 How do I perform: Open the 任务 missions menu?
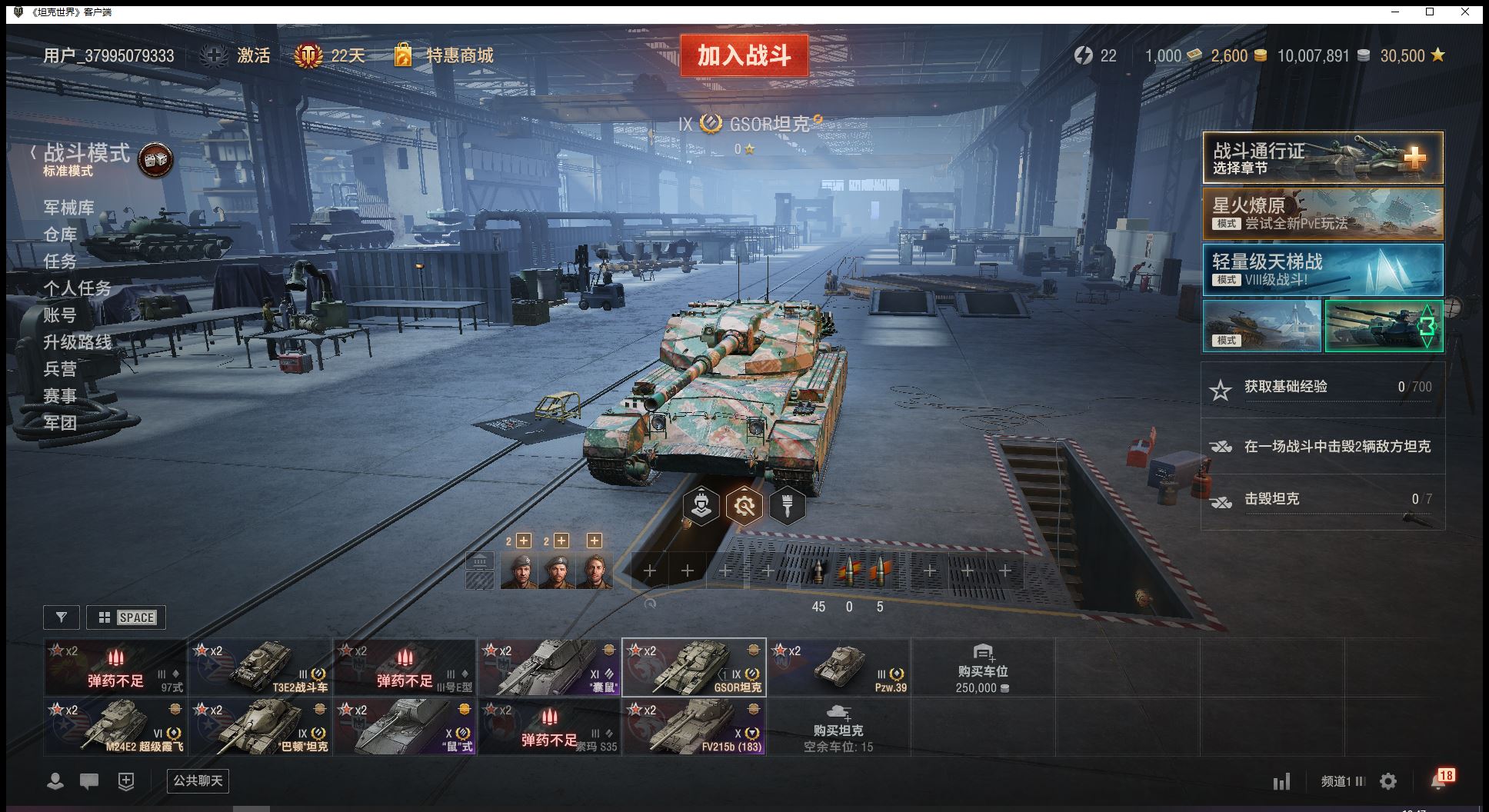[60, 261]
